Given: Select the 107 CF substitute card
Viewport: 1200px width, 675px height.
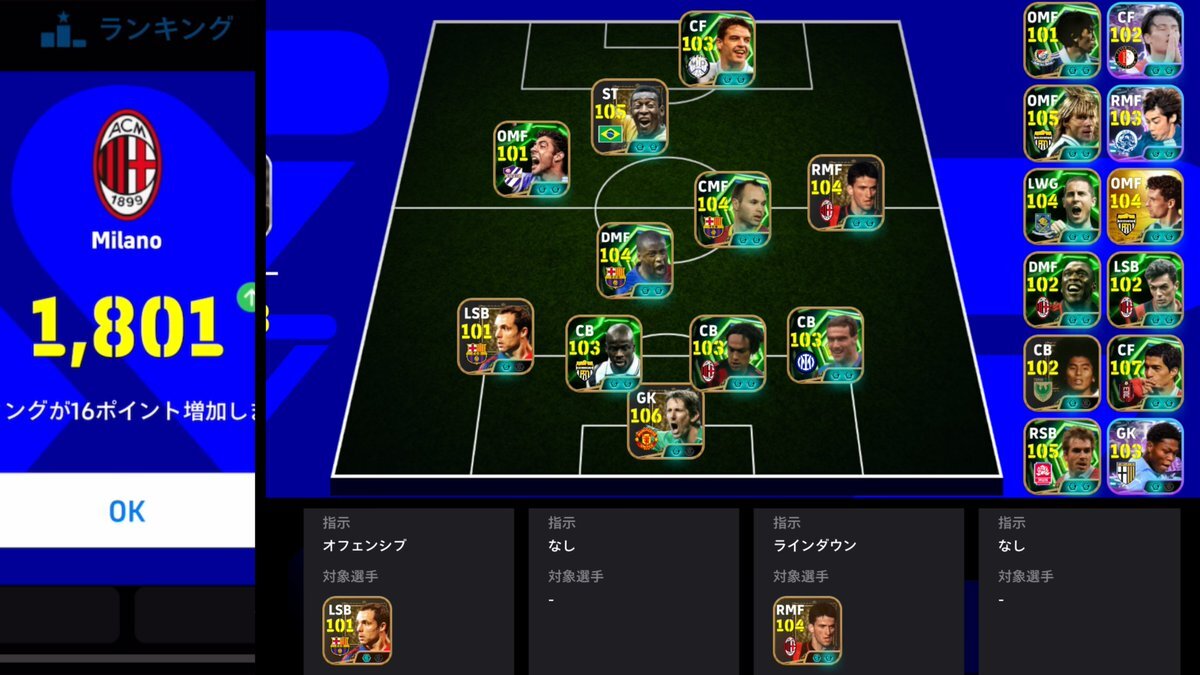Looking at the screenshot, I should point(1145,372).
